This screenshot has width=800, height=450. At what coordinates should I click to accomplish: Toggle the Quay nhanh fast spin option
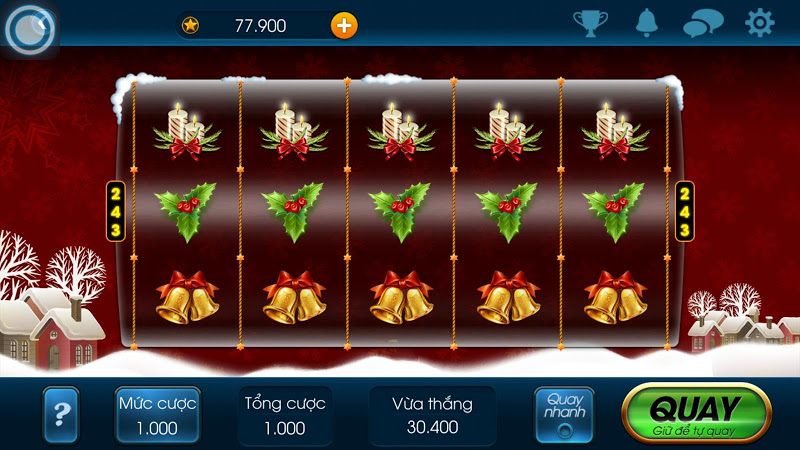(564, 414)
